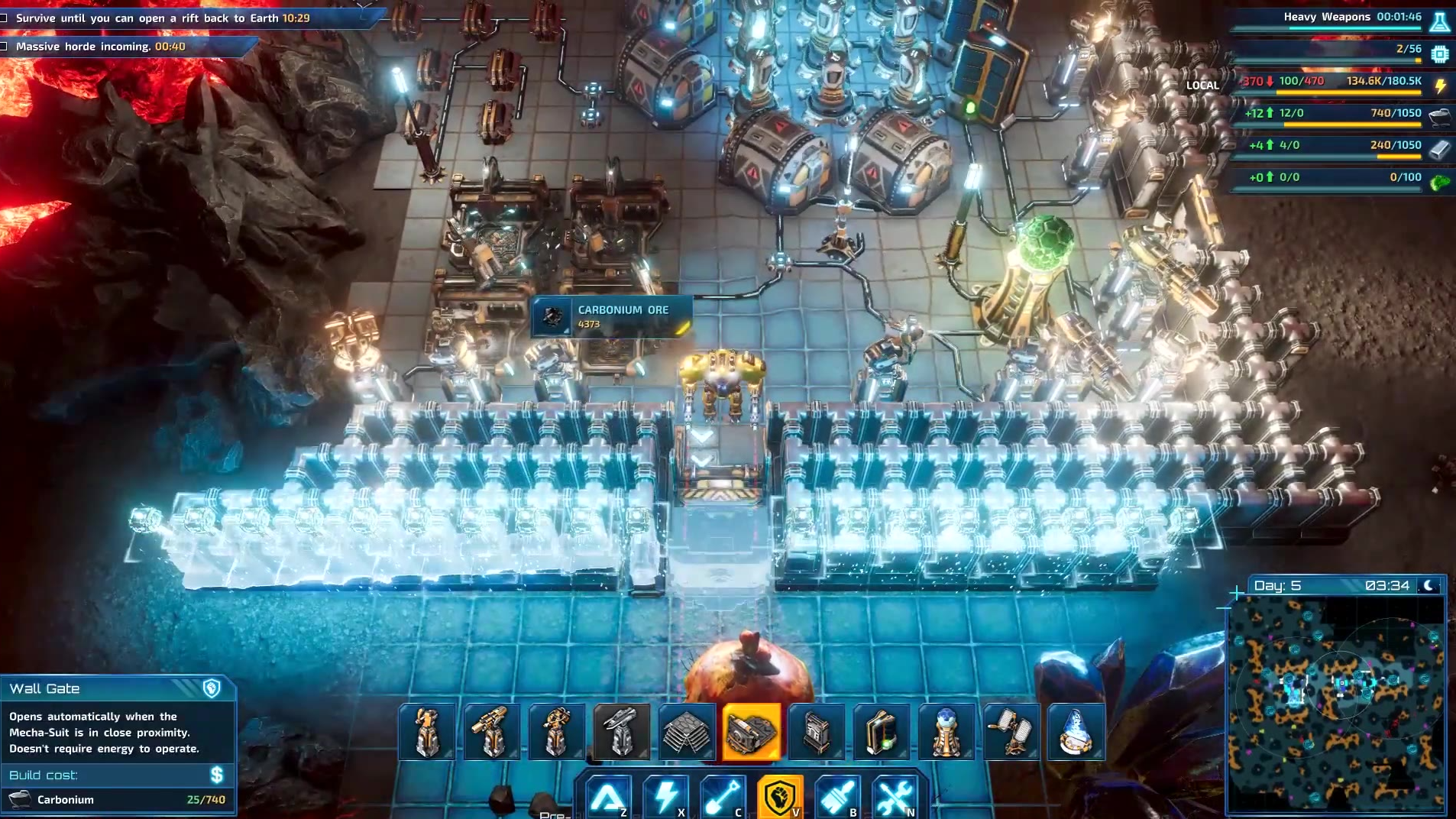Select the blue orb tower build slot
Viewport: 1456px width, 819px height.
946,732
